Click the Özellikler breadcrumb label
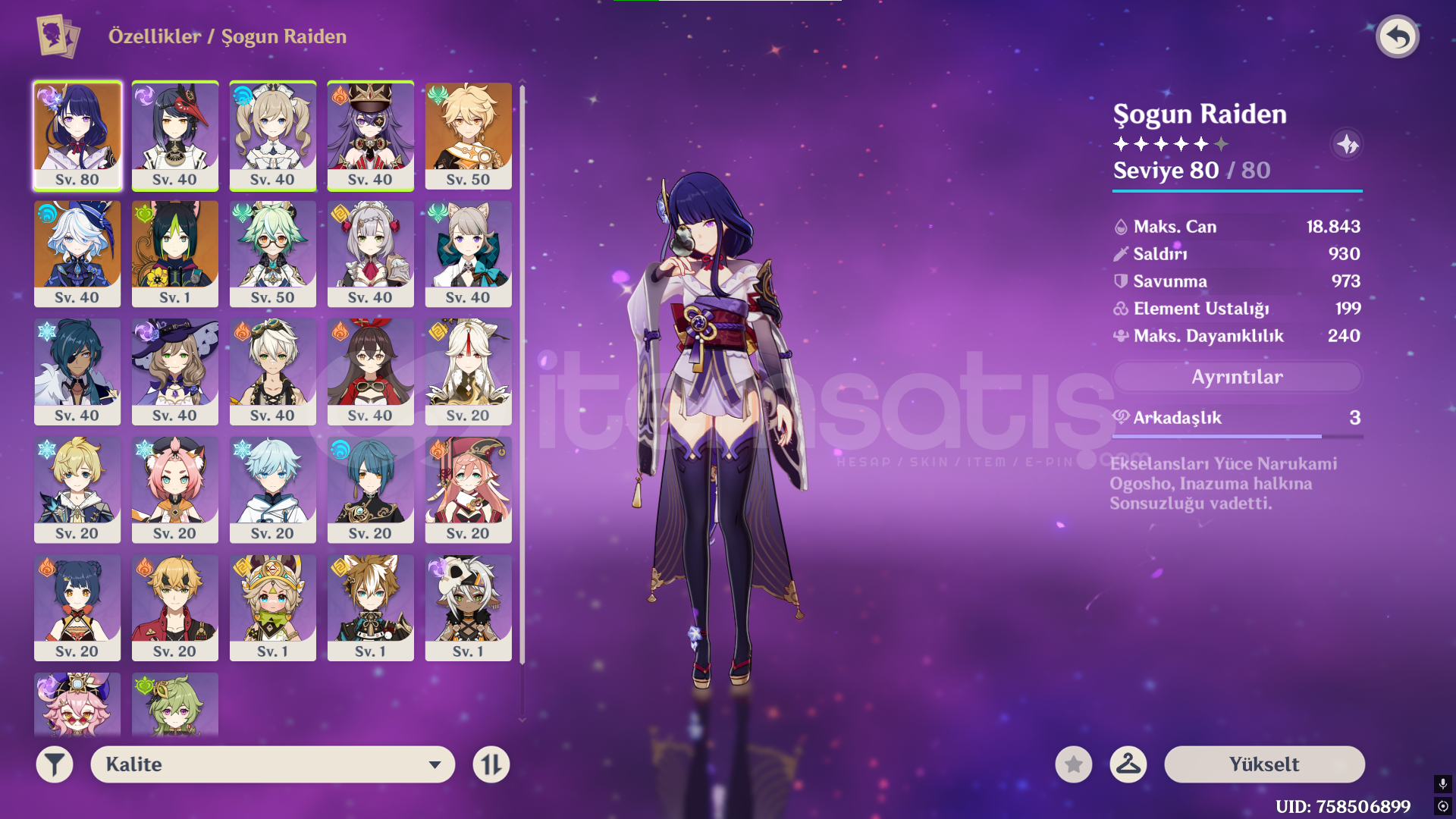The image size is (1456, 819). pyautogui.click(x=150, y=36)
